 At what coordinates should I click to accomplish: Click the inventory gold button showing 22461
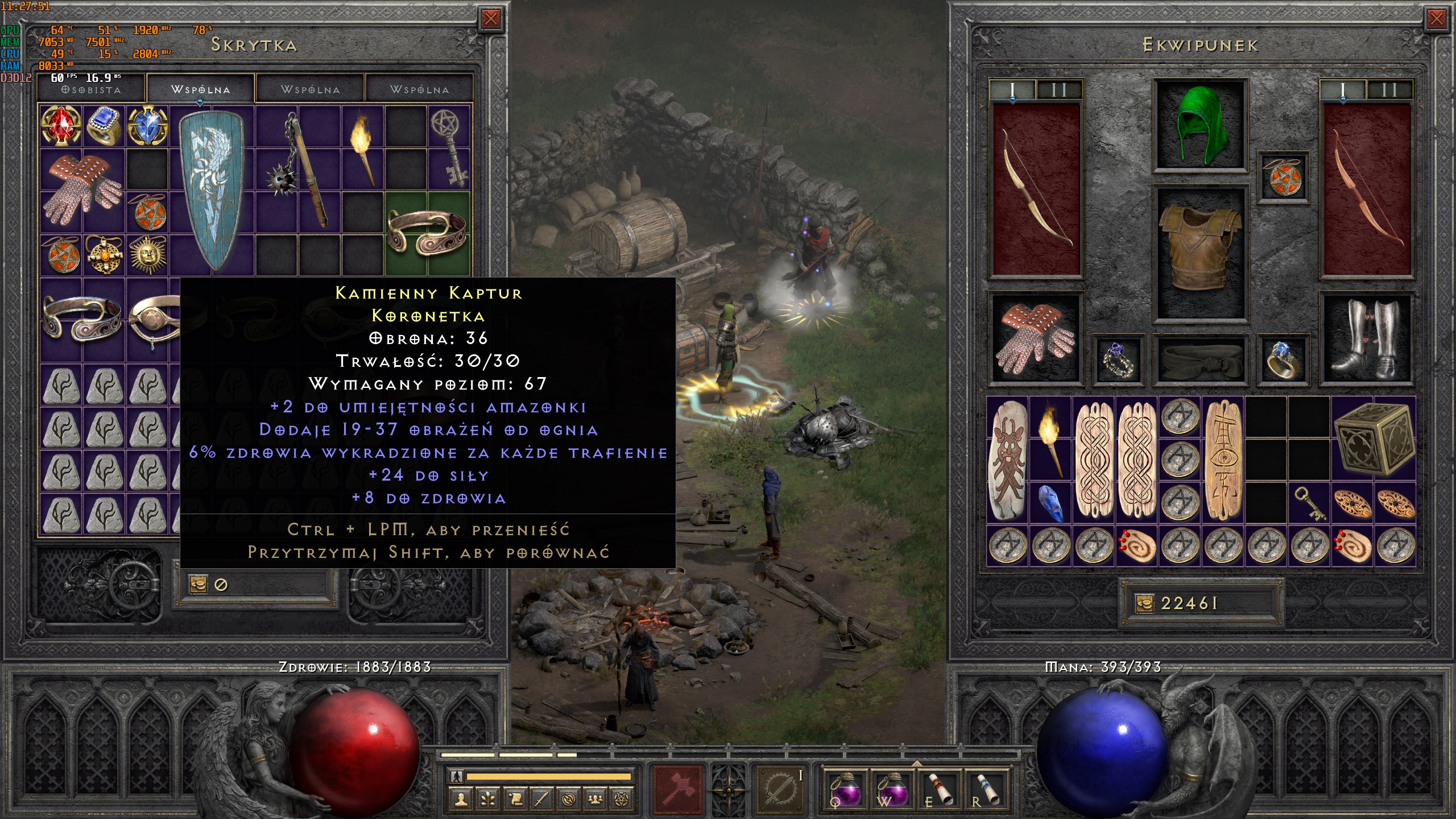point(1144,603)
